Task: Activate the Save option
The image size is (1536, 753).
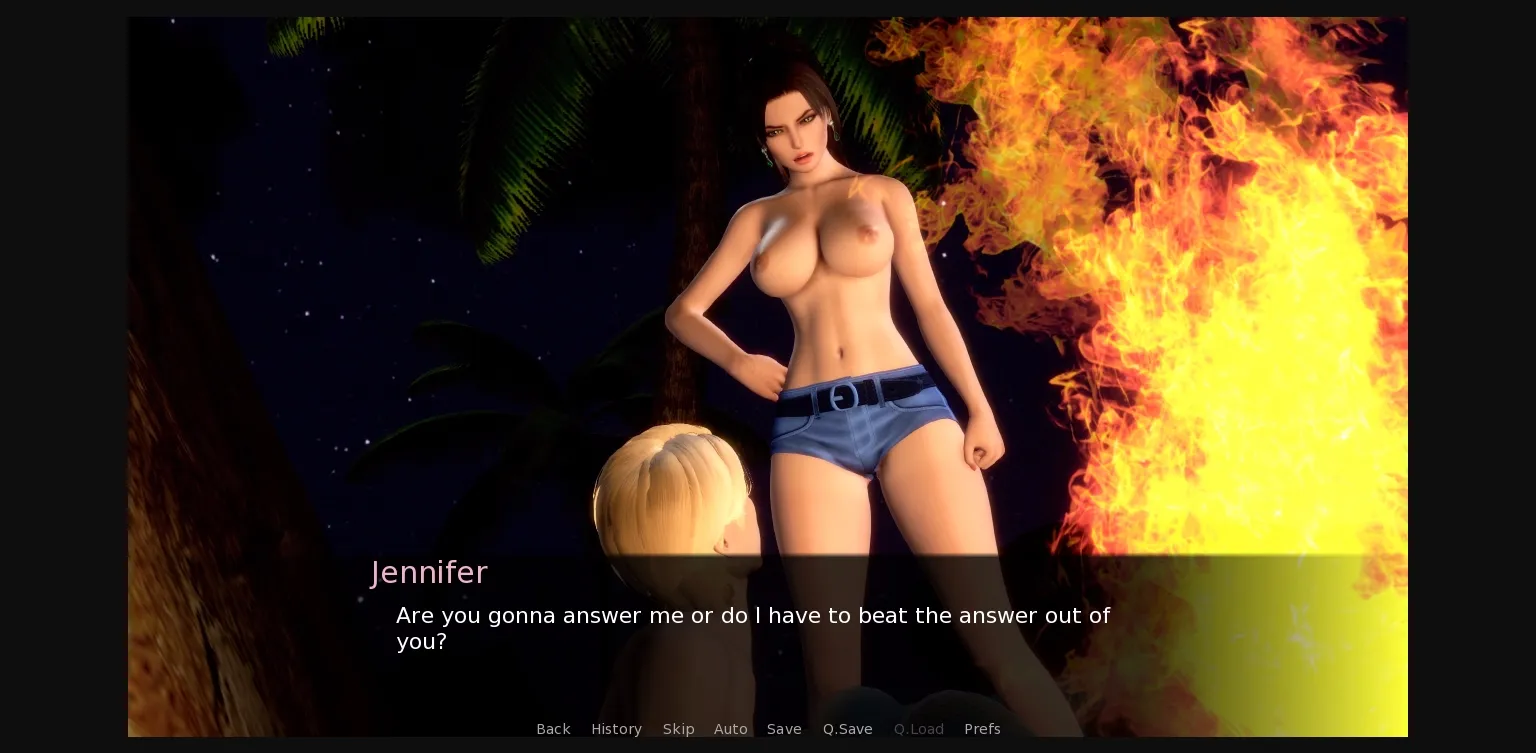Action: coord(784,729)
